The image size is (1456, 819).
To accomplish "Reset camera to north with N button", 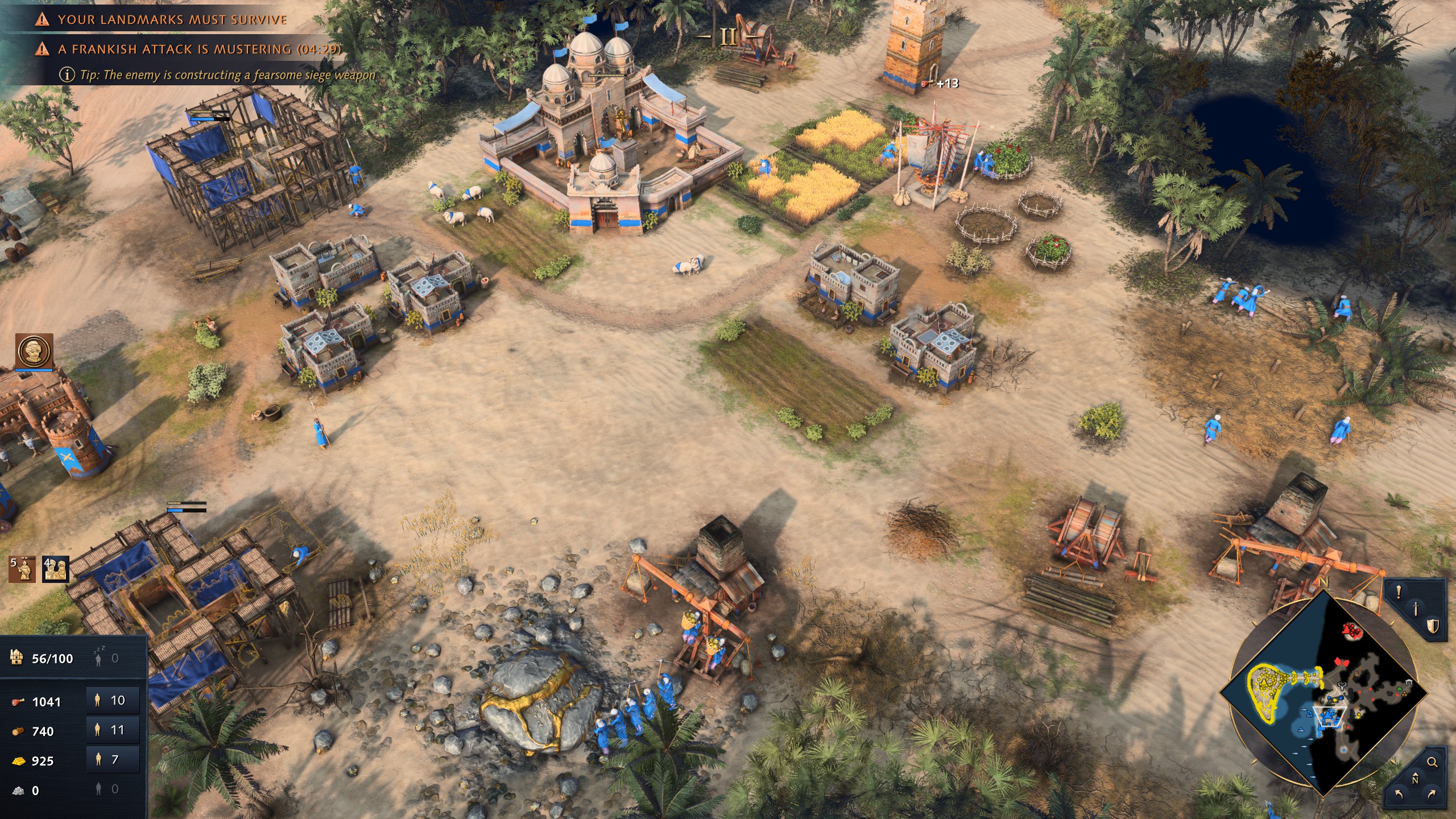I will (x=1415, y=779).
